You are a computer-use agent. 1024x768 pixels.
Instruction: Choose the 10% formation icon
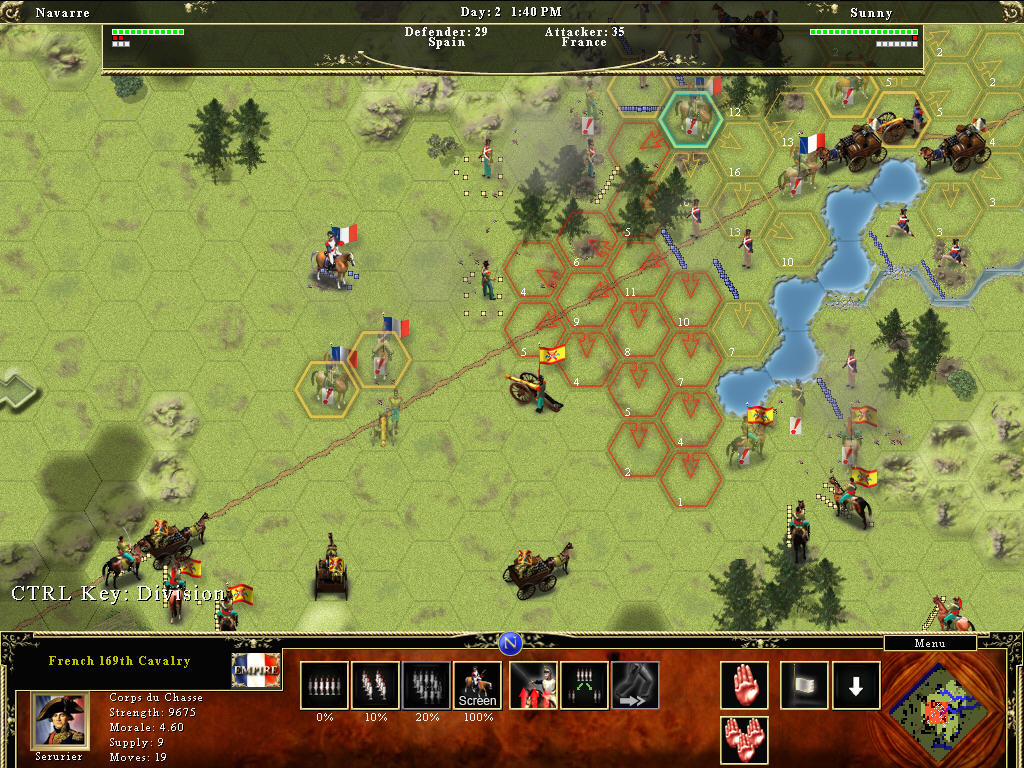point(375,686)
